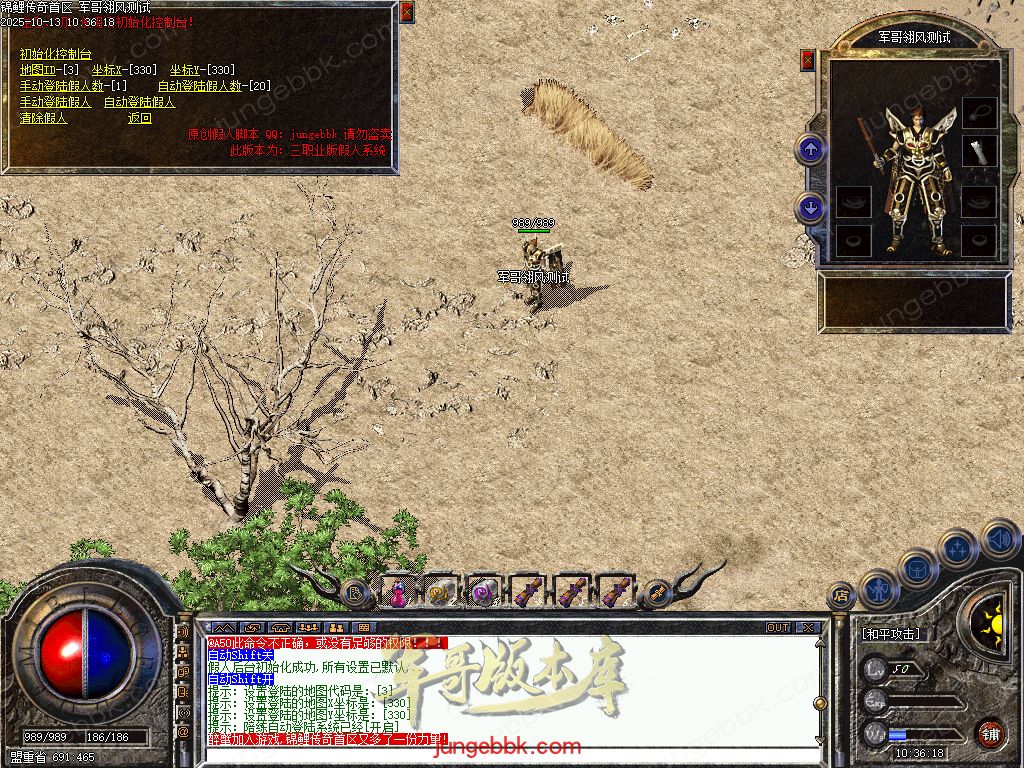Select 返回 to go back

[x=139, y=118]
